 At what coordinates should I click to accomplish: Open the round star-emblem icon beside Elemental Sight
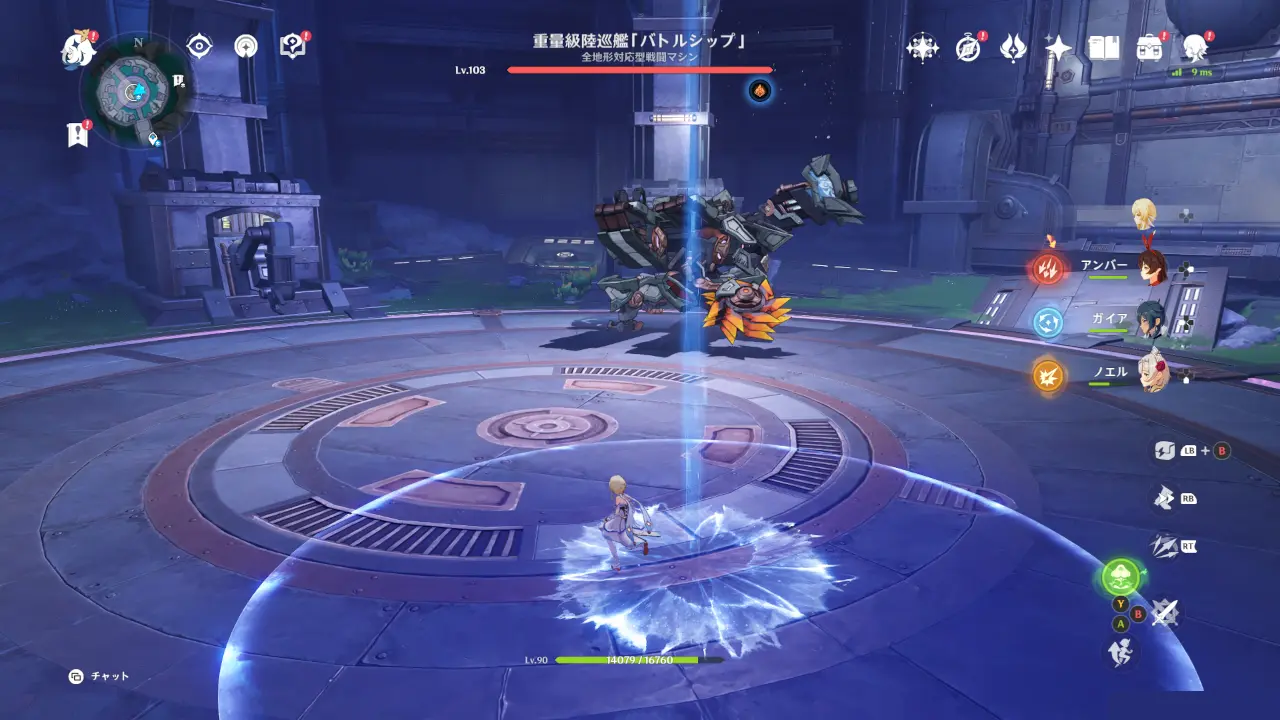pos(246,46)
